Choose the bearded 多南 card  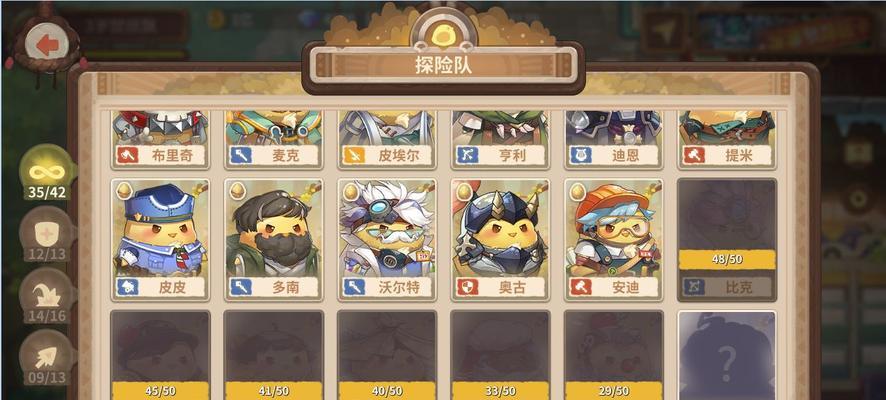pyautogui.click(x=273, y=238)
